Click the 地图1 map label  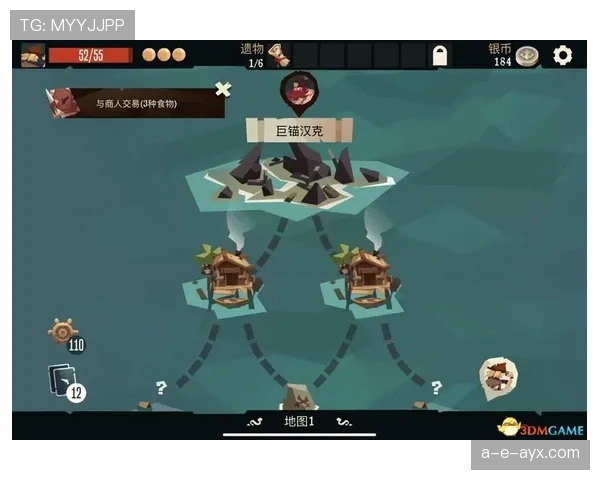pyautogui.click(x=299, y=422)
